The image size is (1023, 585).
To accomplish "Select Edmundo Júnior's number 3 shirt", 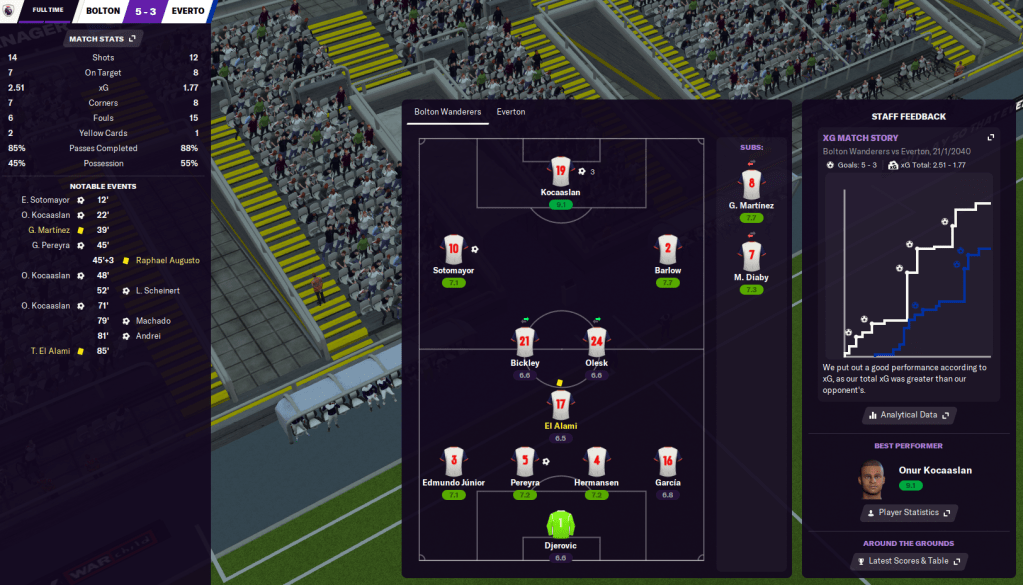I will 454,462.
